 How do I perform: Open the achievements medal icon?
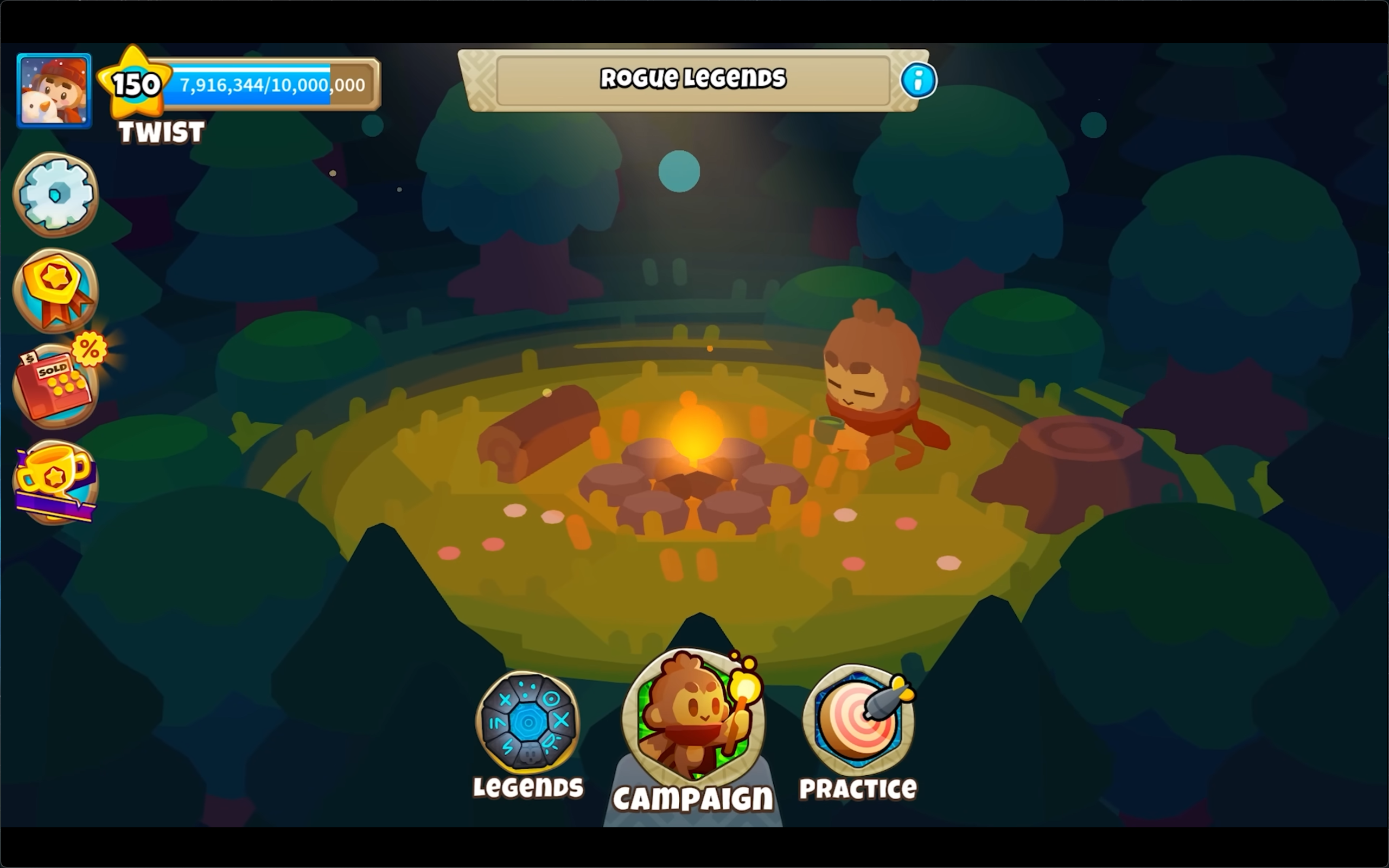click(x=56, y=290)
